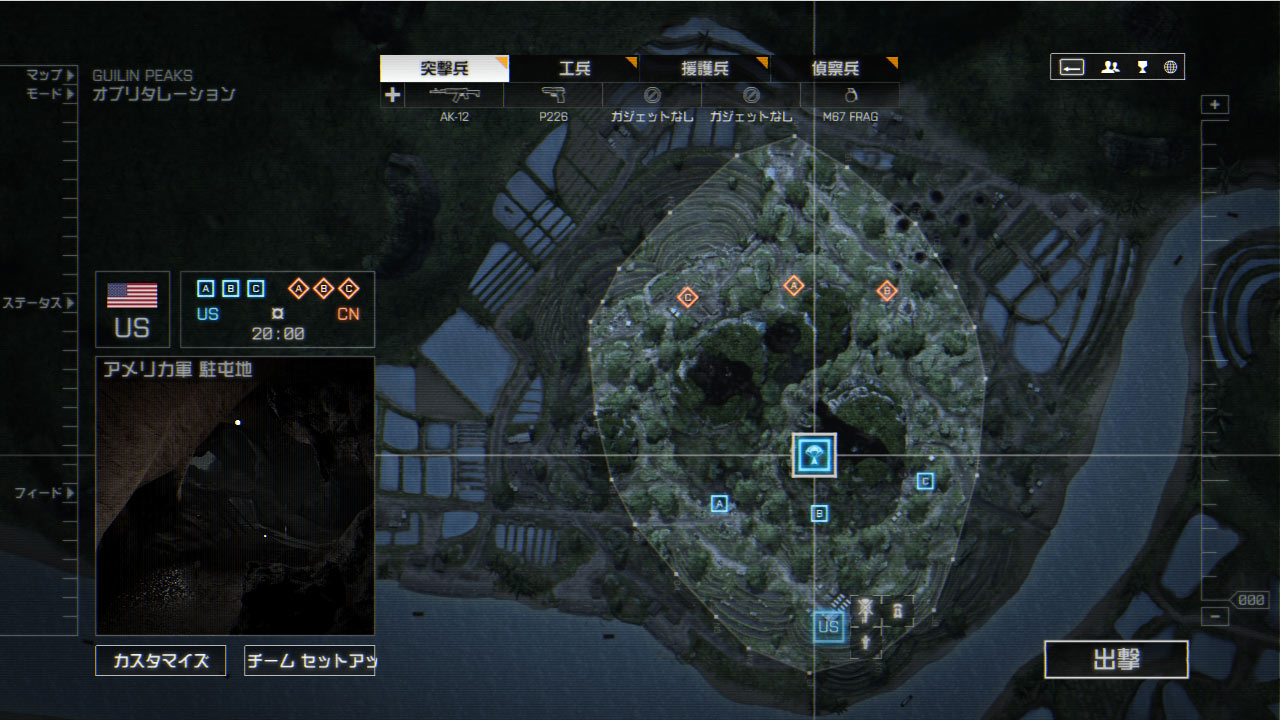Click the back arrow icon
1280x720 pixels.
coord(1072,67)
